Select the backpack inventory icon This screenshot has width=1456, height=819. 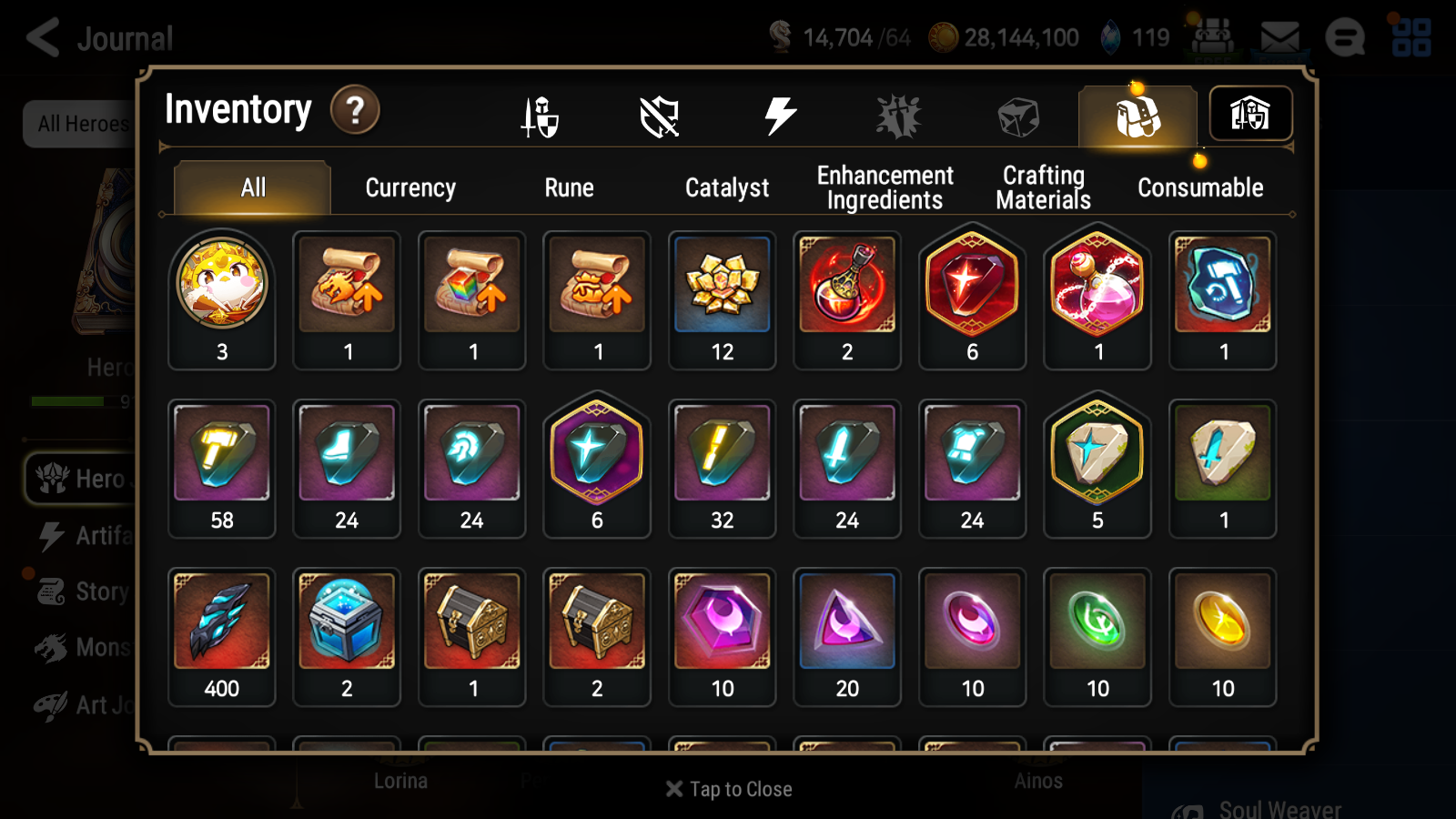1137,116
